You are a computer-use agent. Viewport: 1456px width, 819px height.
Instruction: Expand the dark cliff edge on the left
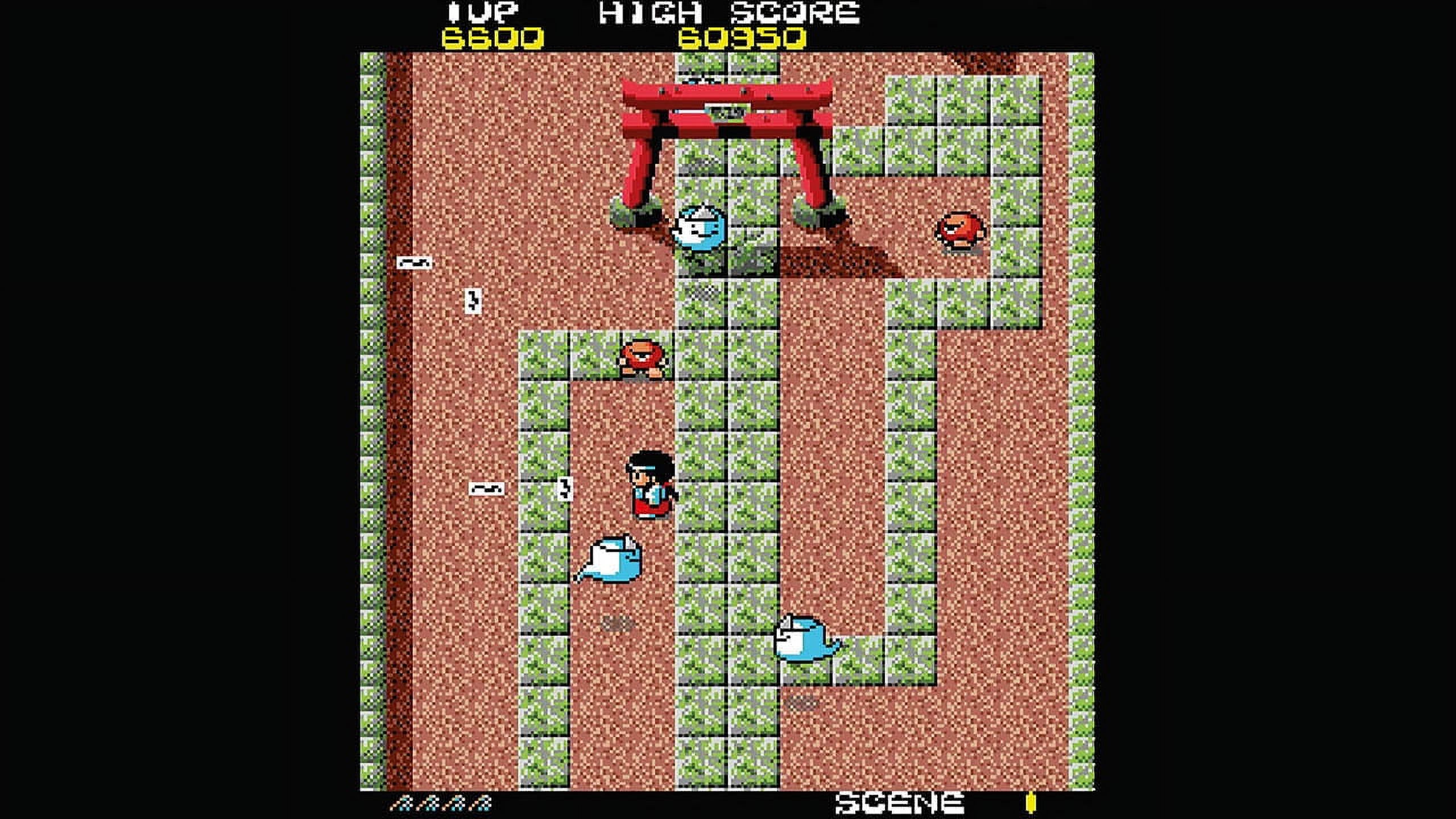click(x=398, y=398)
